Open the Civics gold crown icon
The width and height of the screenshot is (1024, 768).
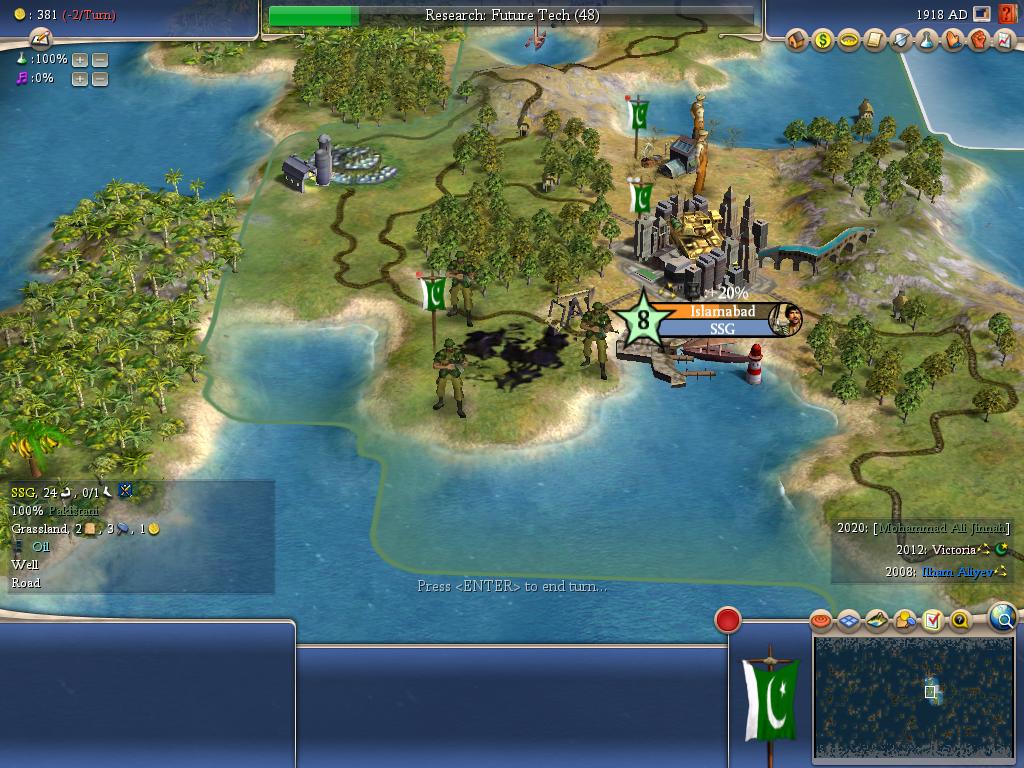tap(849, 41)
